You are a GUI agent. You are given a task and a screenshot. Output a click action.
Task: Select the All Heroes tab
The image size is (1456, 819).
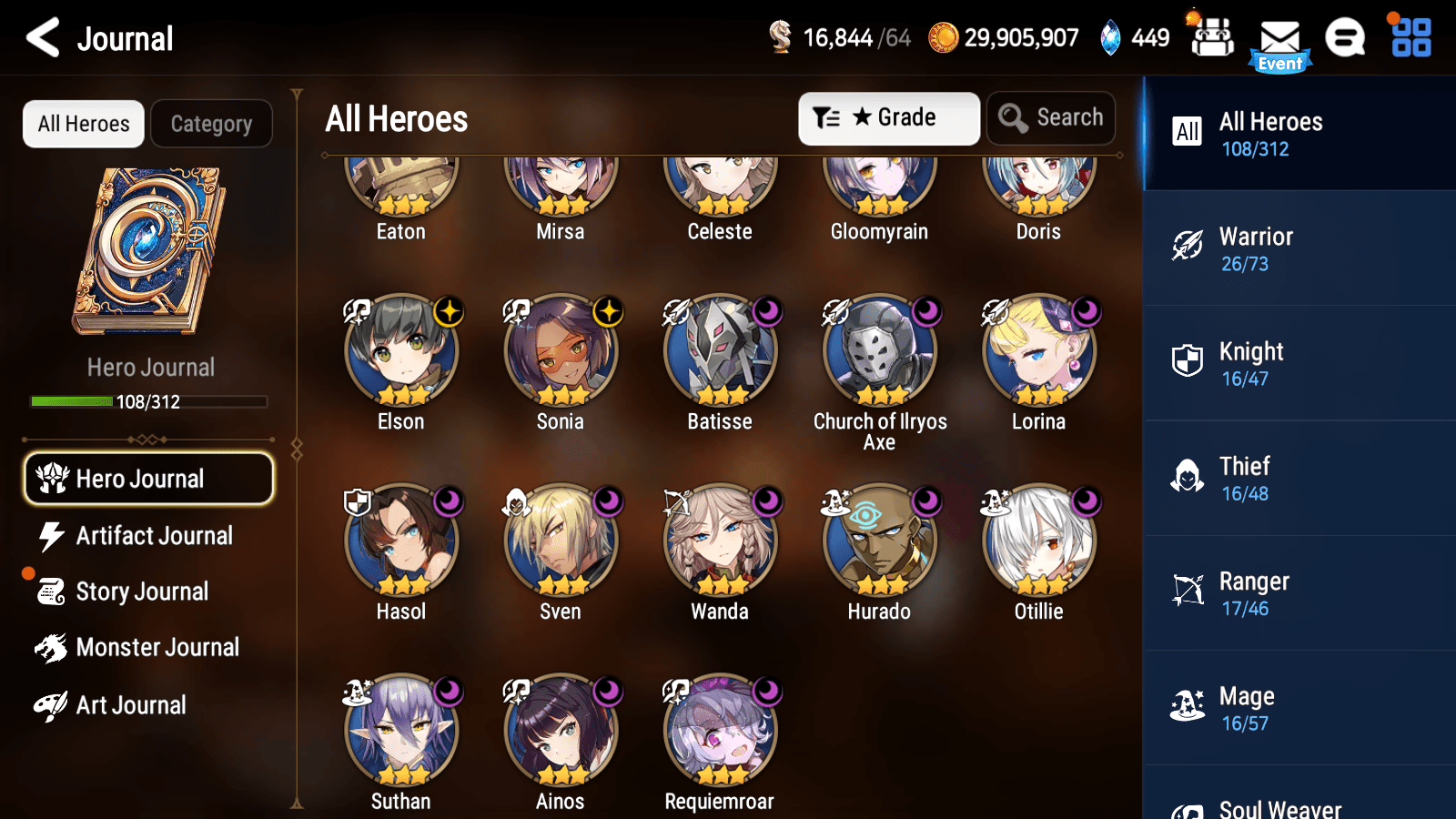[83, 124]
